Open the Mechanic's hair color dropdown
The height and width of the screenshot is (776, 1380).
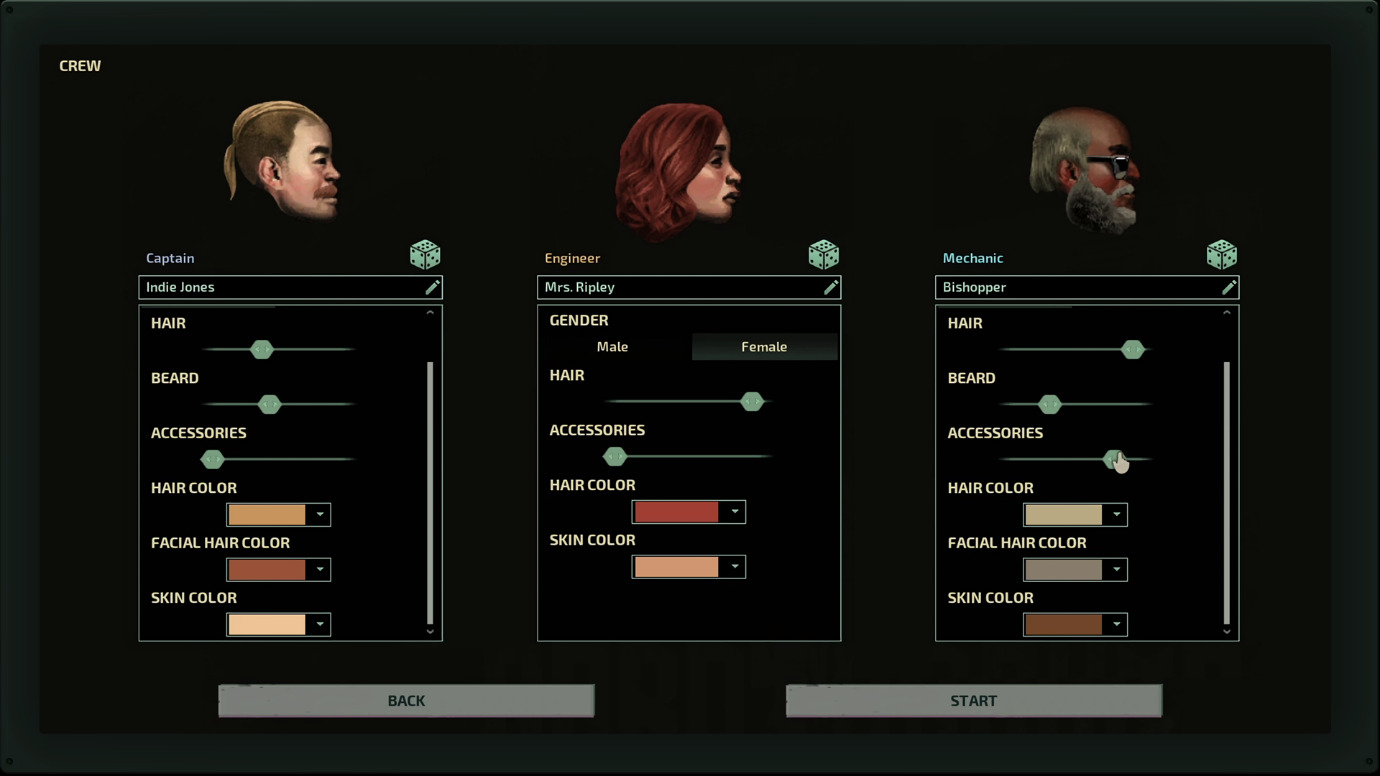pos(1075,515)
